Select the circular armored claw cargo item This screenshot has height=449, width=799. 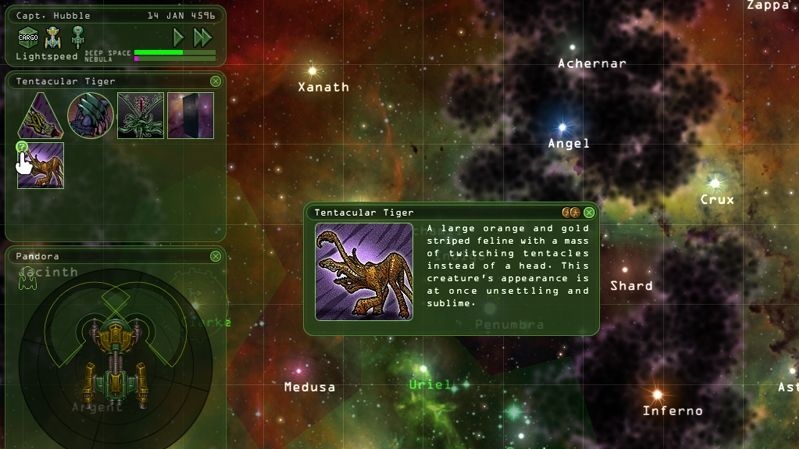tap(90, 115)
